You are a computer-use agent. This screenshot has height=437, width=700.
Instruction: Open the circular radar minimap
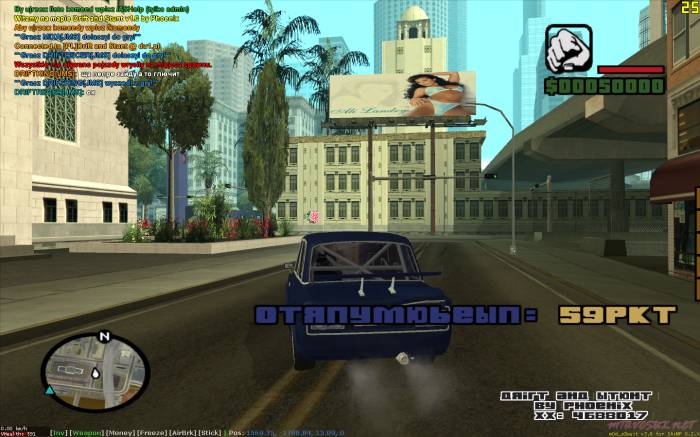95,375
